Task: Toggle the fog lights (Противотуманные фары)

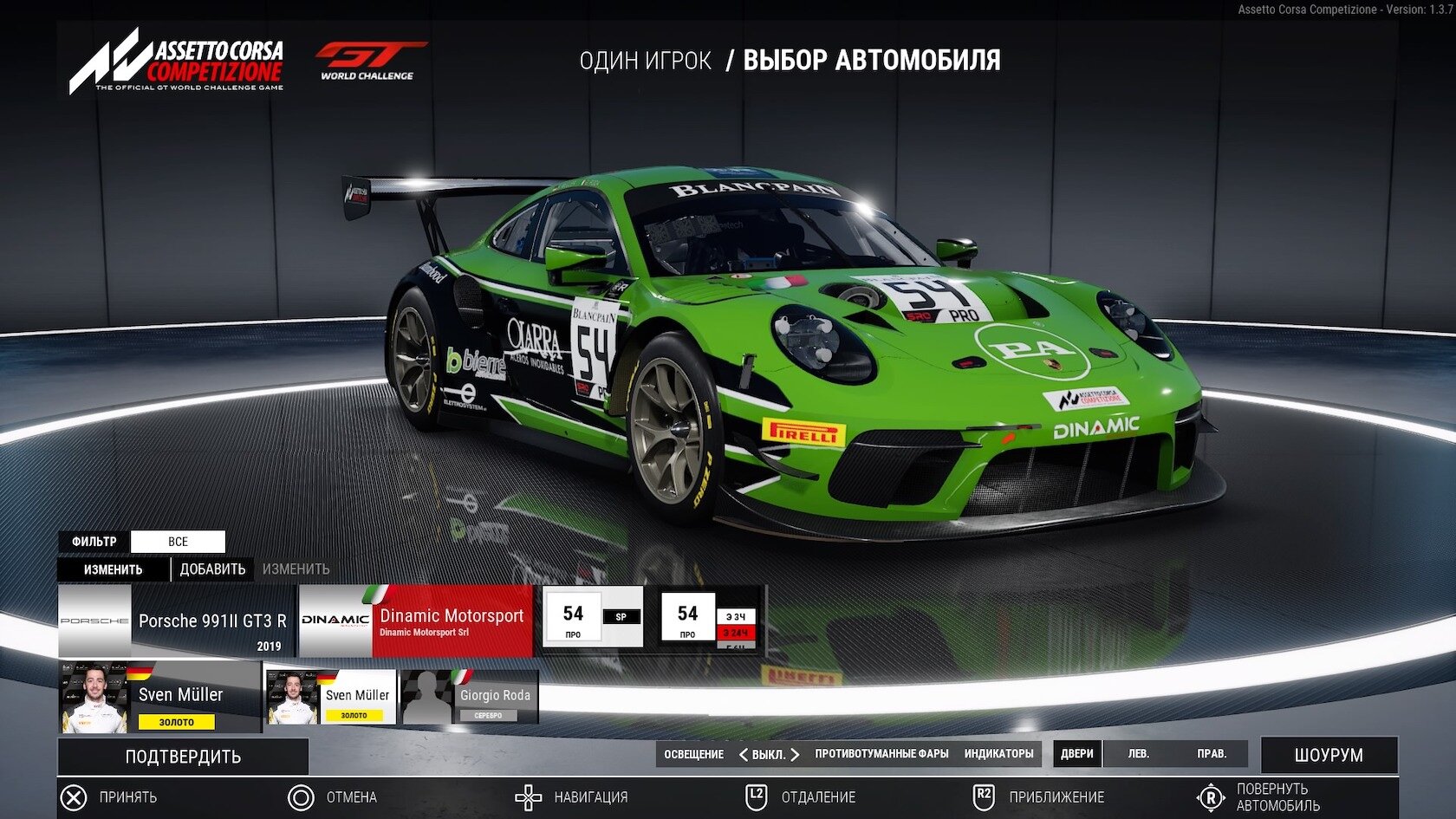Action: (881, 754)
